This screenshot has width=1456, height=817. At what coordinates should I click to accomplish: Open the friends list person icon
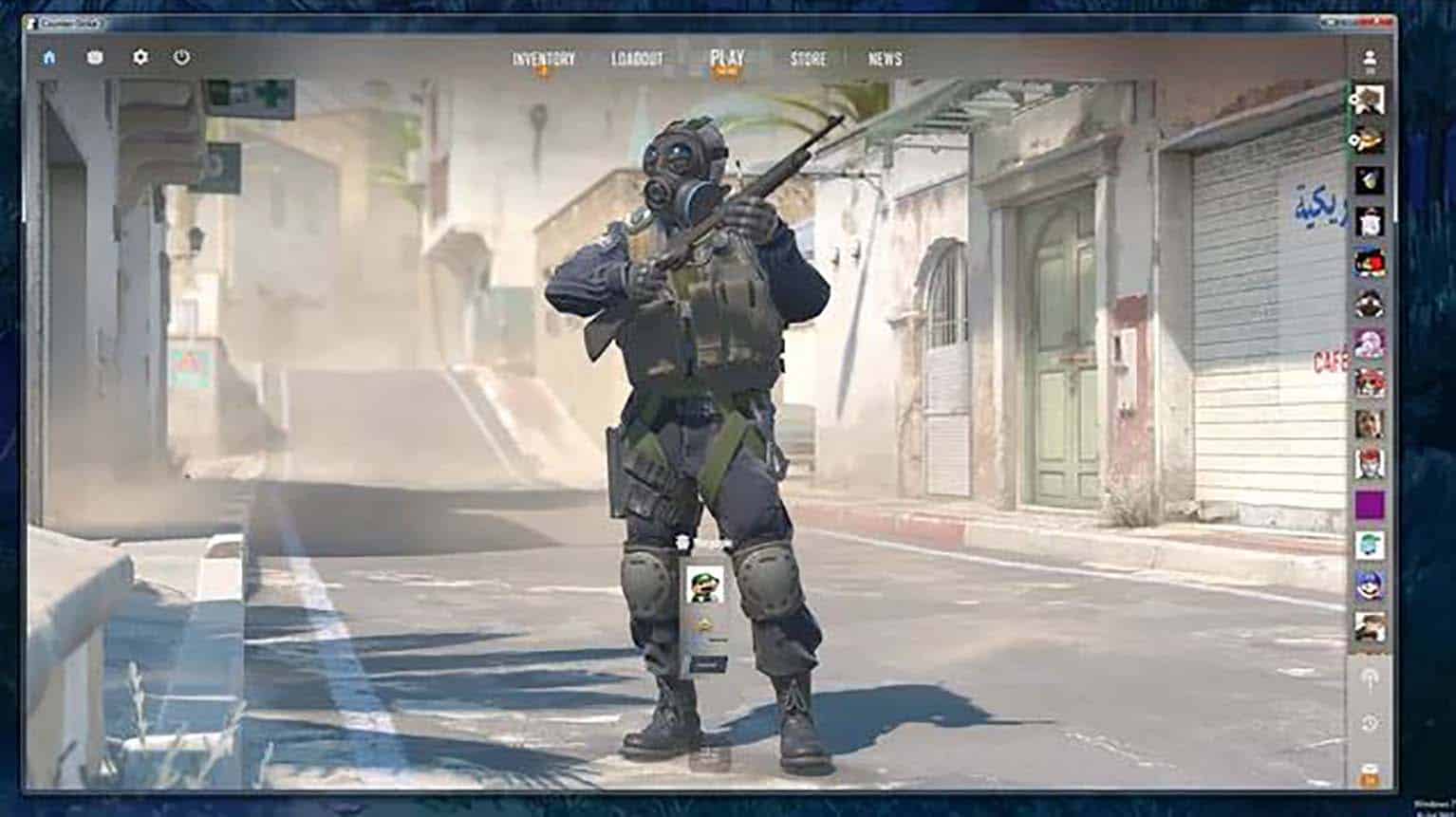[x=1369, y=59]
